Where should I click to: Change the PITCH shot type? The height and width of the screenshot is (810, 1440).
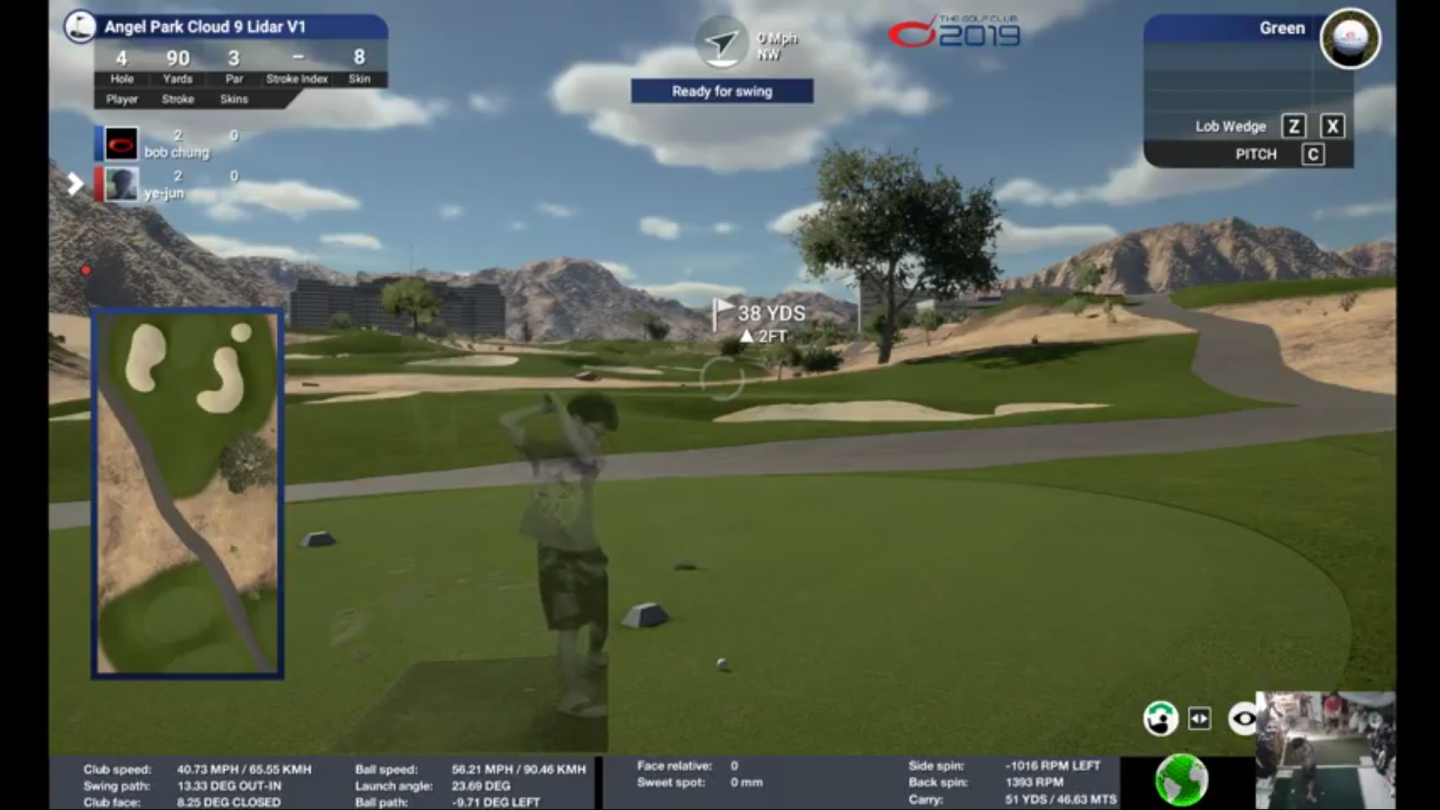(x=1255, y=155)
